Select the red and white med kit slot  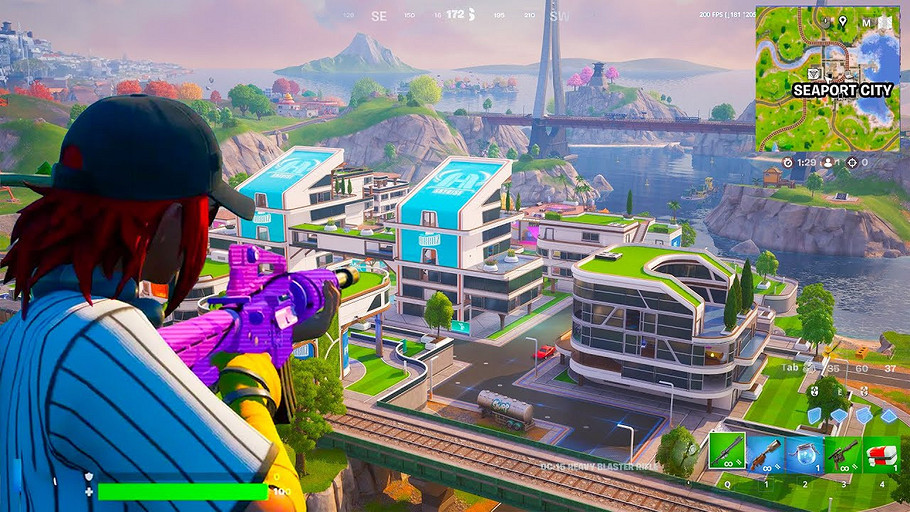click(880, 452)
